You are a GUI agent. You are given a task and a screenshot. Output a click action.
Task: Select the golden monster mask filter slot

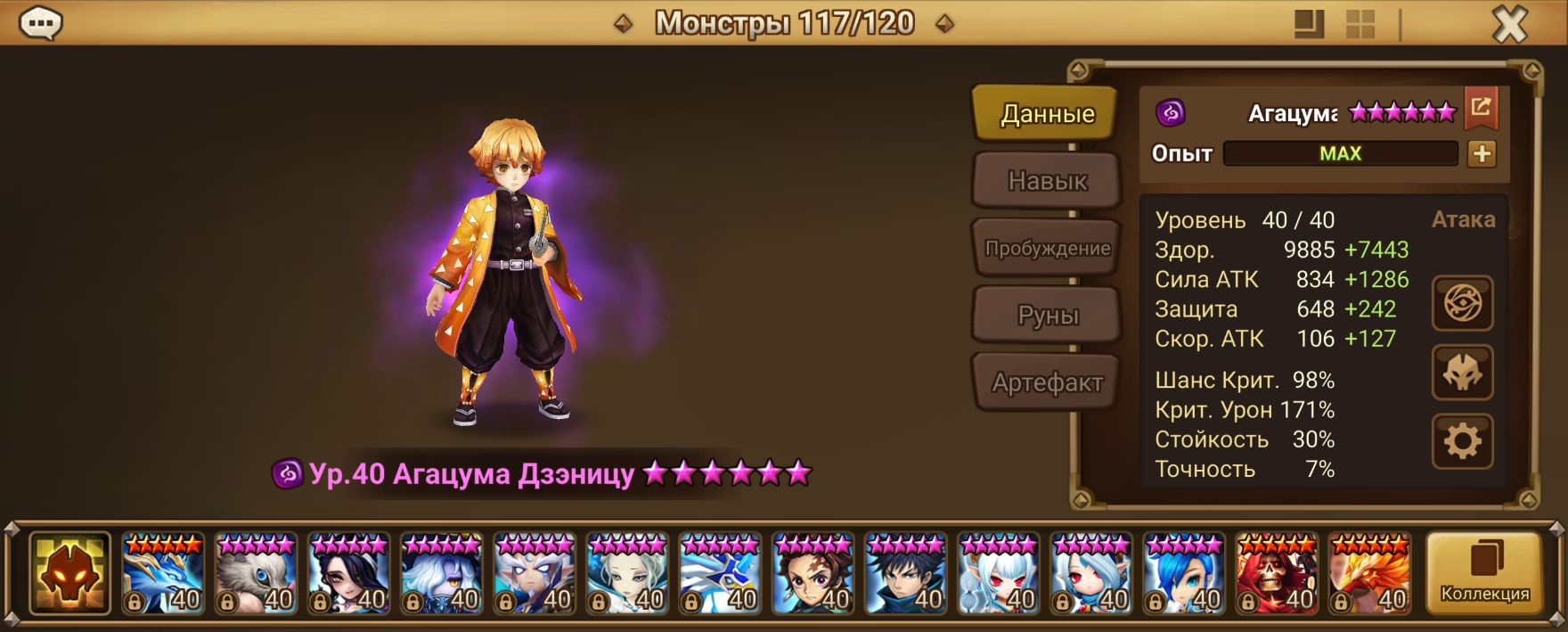(x=69, y=573)
